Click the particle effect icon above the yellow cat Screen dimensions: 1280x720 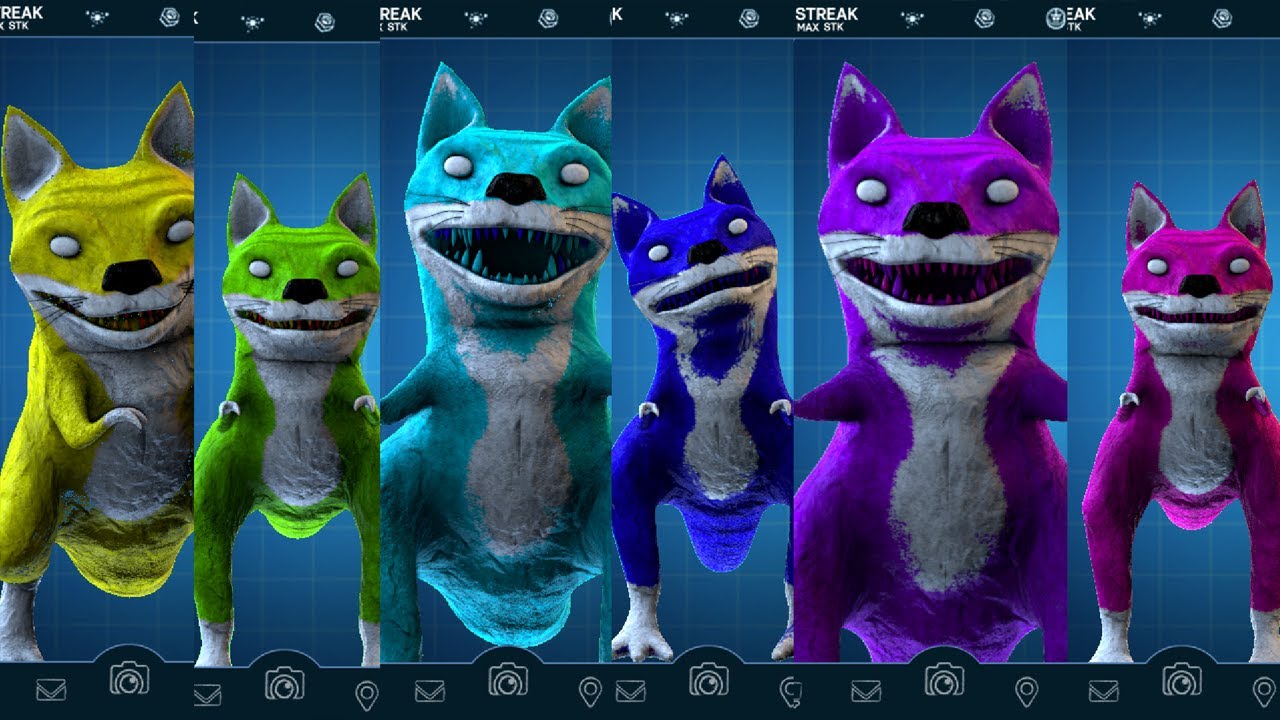96,15
